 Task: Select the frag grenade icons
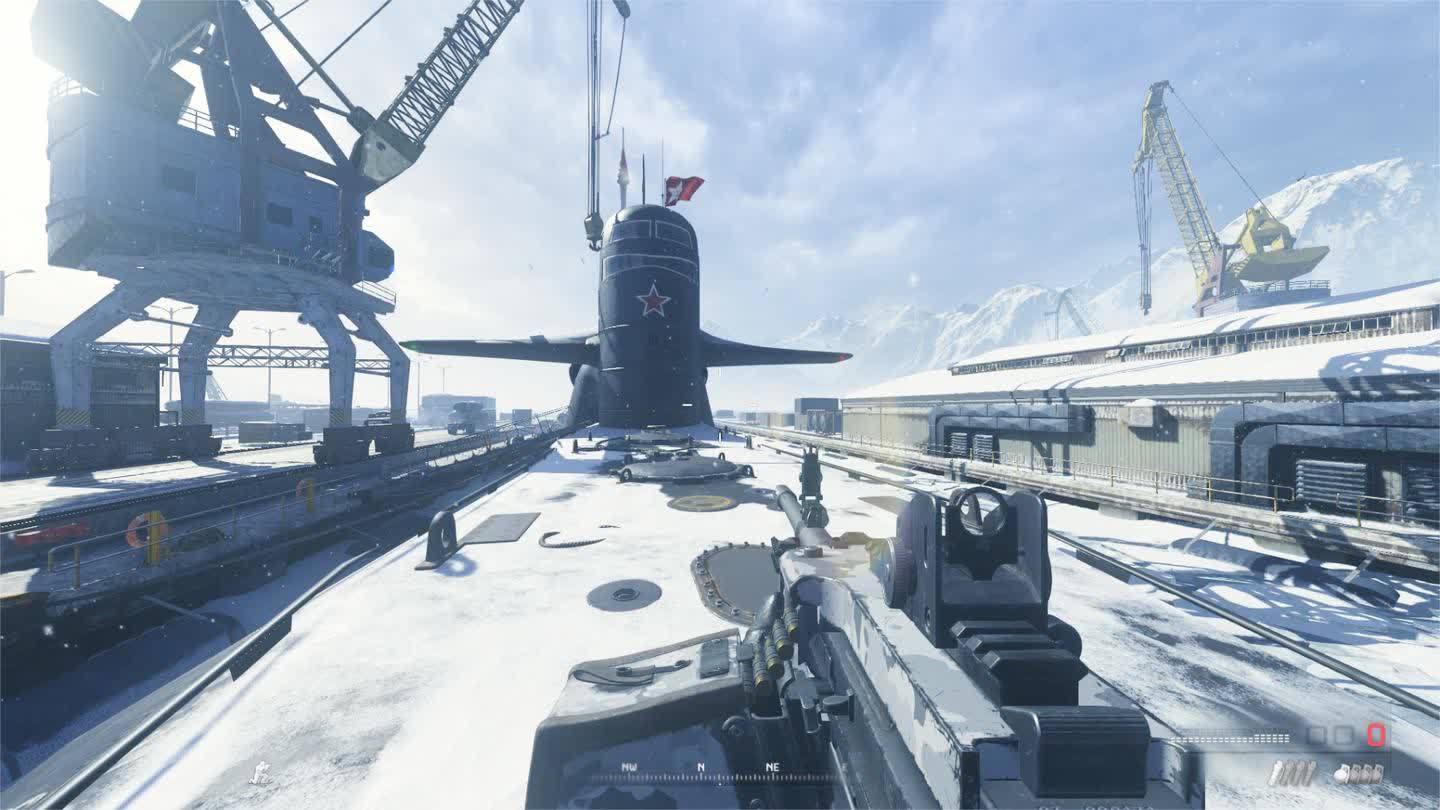[x=1359, y=773]
